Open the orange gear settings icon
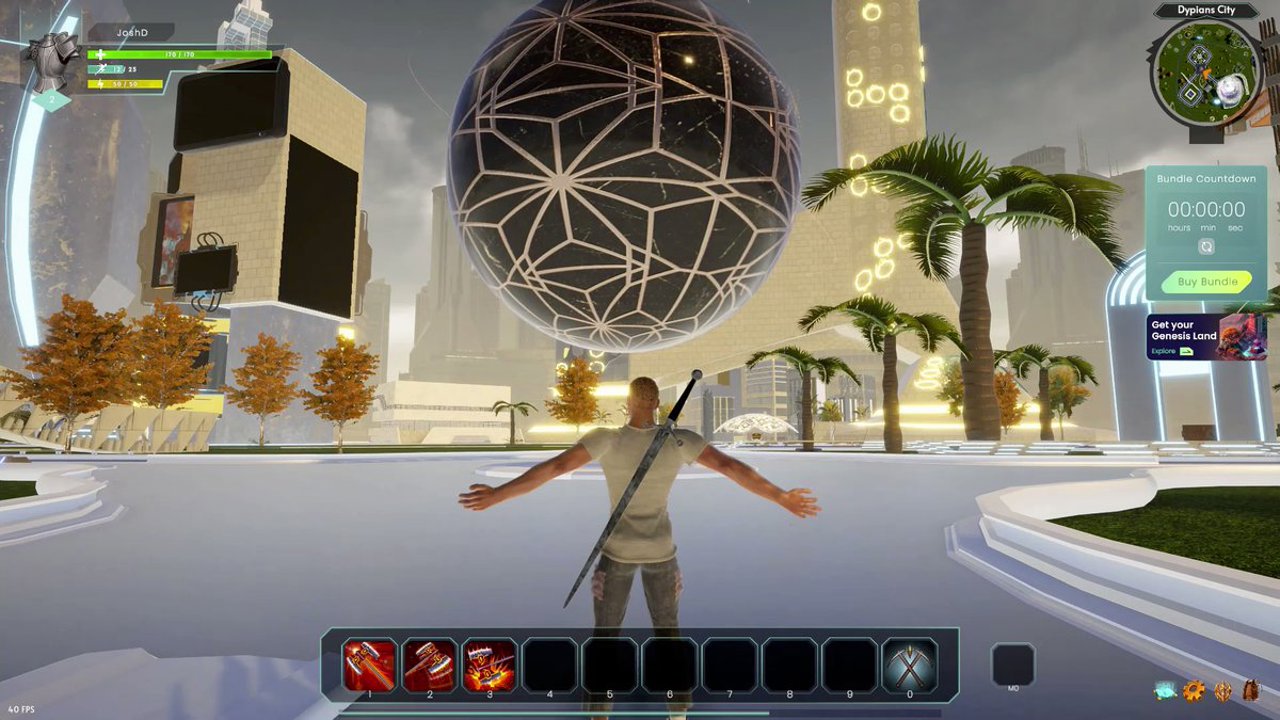 click(x=1194, y=691)
